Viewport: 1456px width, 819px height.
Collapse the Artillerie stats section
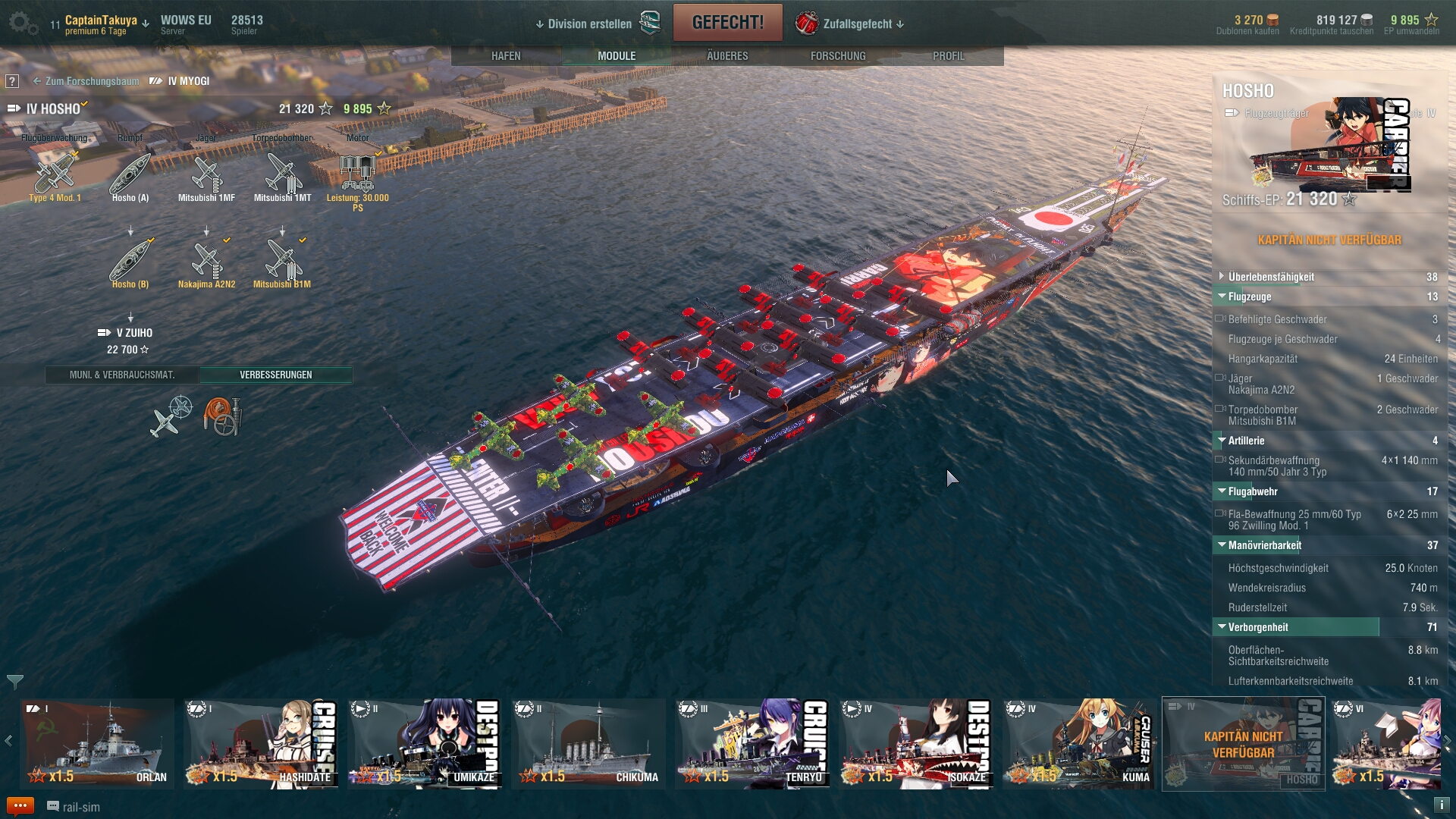pyautogui.click(x=1246, y=441)
